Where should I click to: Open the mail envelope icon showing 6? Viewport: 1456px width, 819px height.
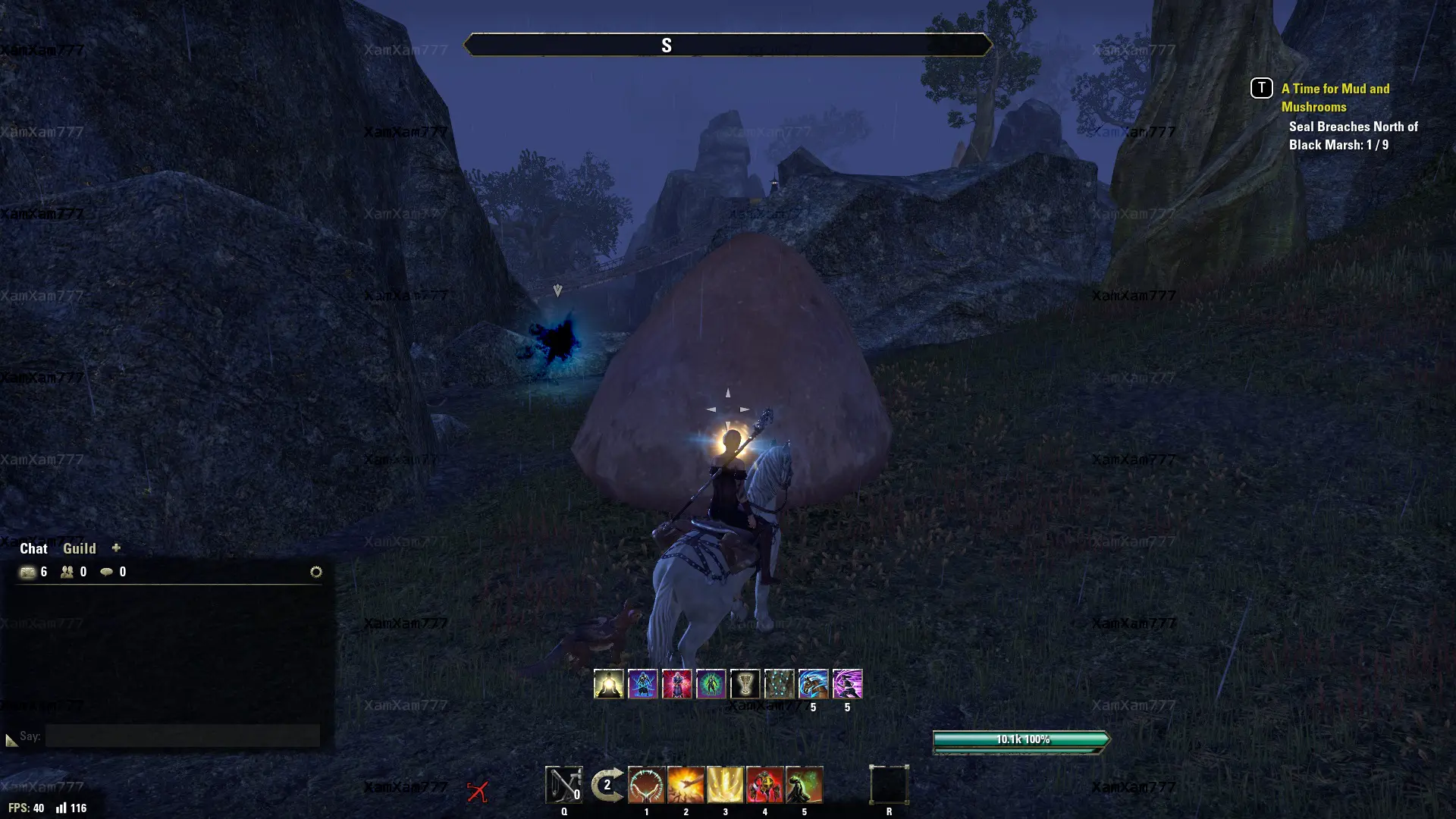pyautogui.click(x=28, y=572)
